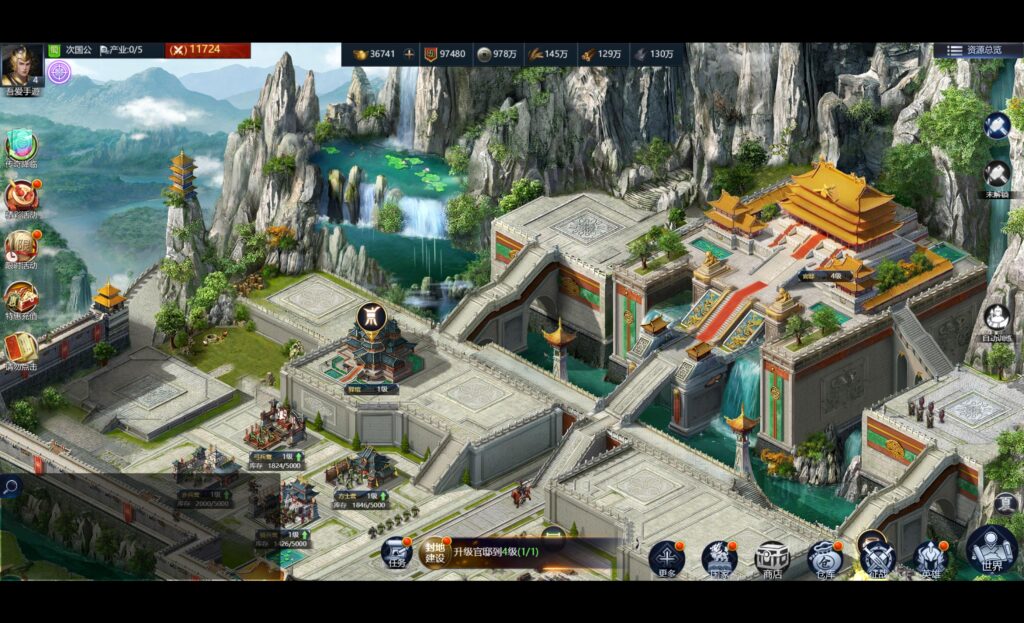
Task: Open the 更多 more menu
Action: click(x=666, y=558)
